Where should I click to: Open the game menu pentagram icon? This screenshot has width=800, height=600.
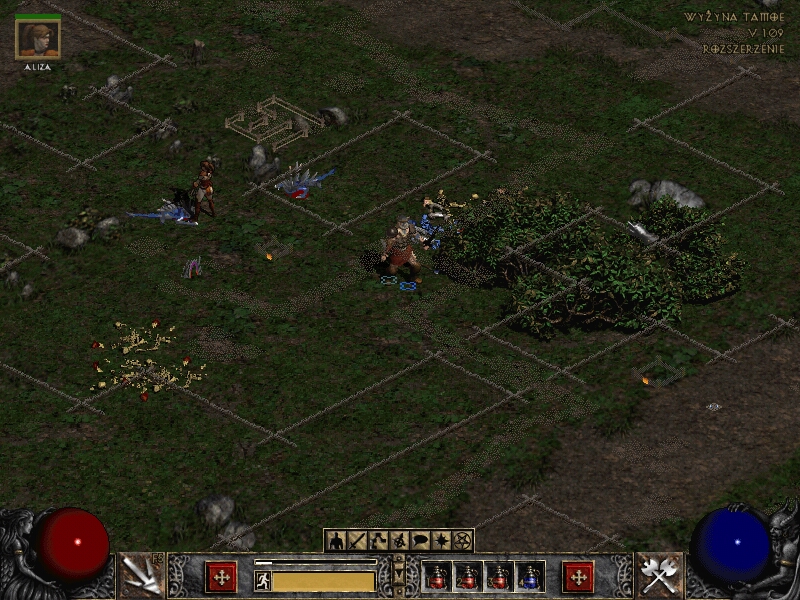(462, 541)
